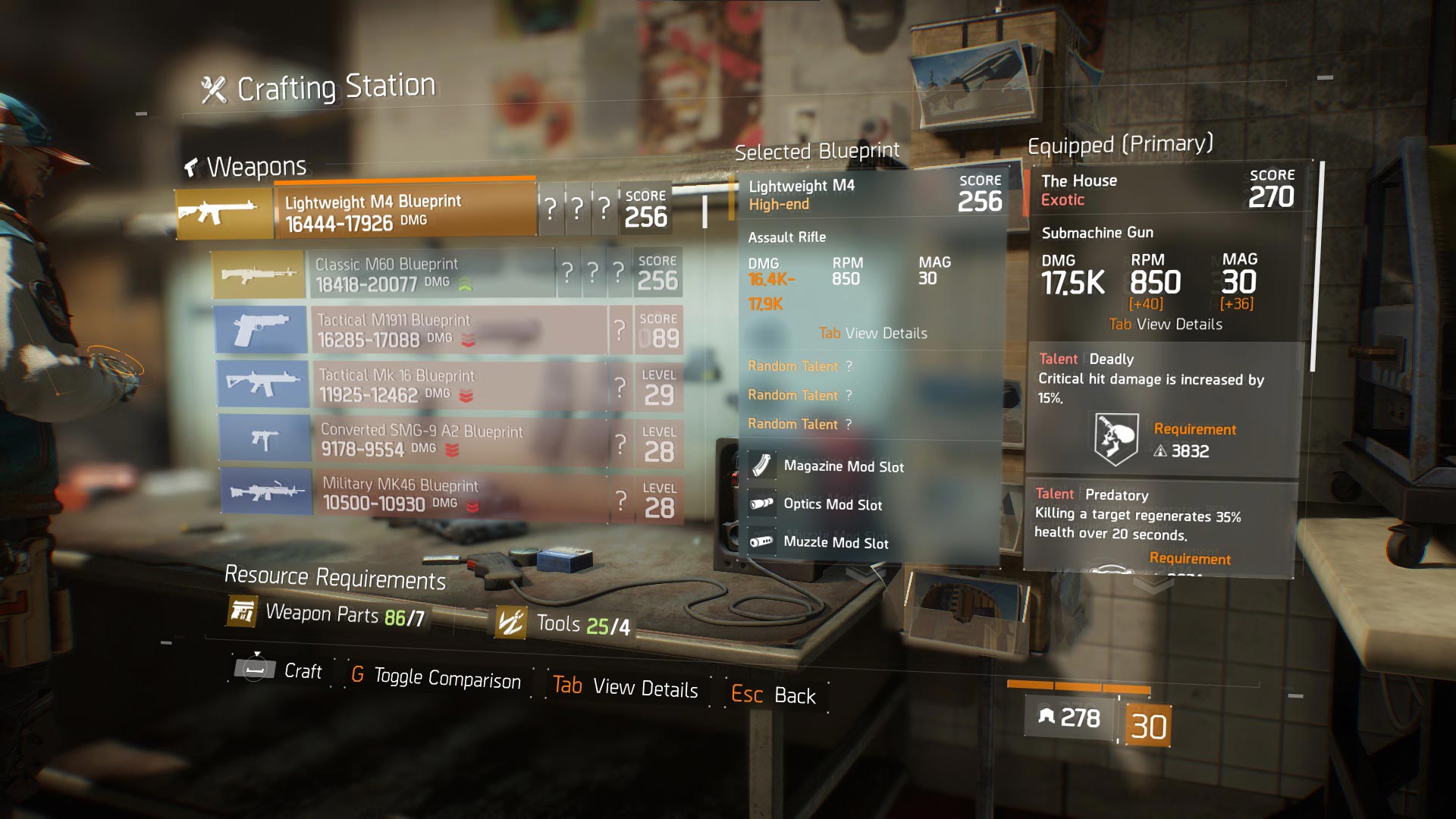
Task: Go back from the Crafting Station
Action: tap(773, 695)
